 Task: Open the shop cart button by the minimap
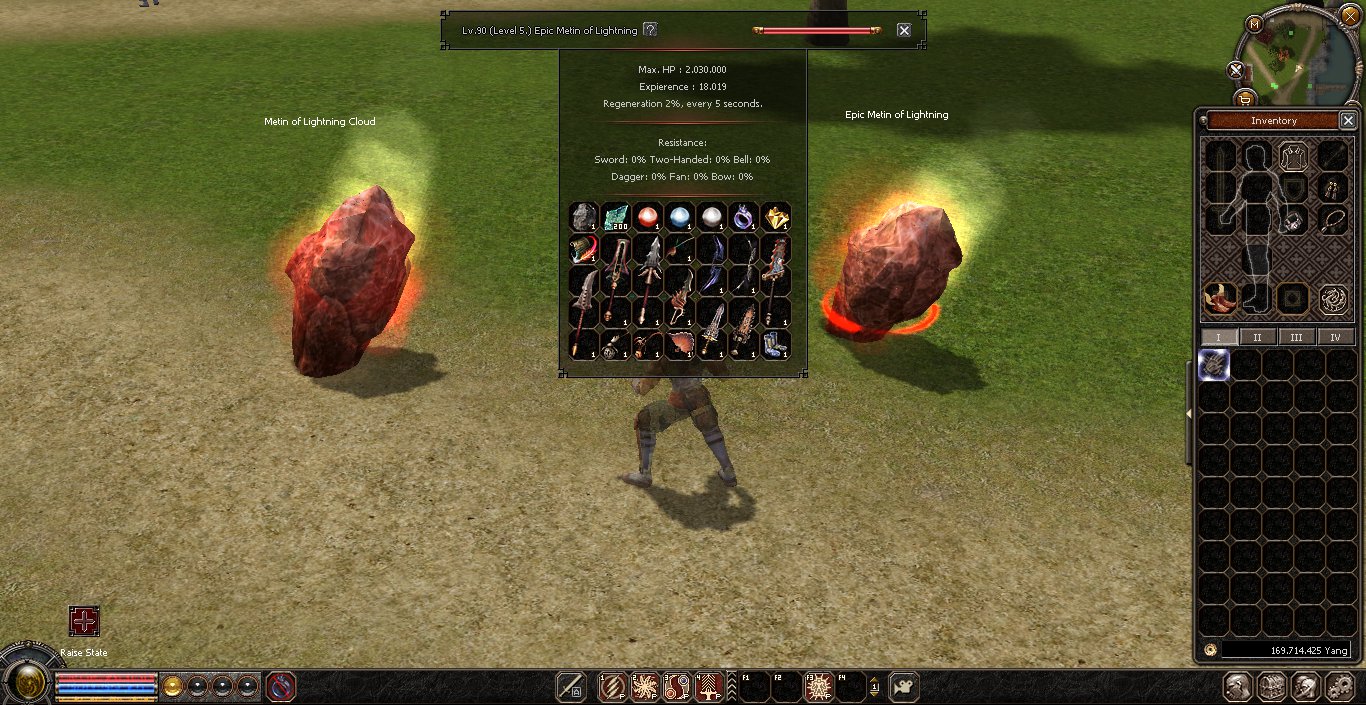click(x=1245, y=98)
